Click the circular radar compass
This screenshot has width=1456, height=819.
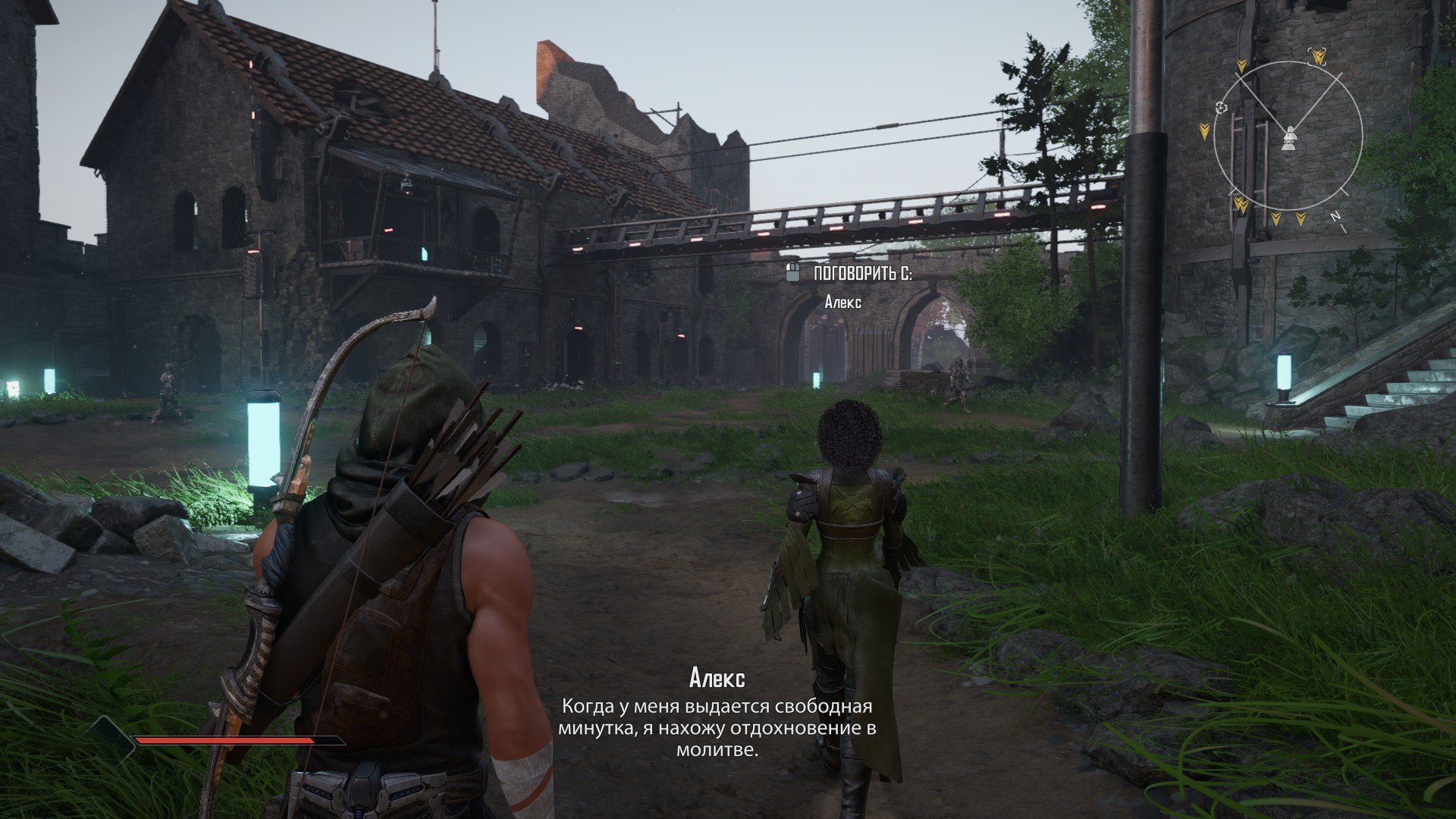(x=1288, y=136)
